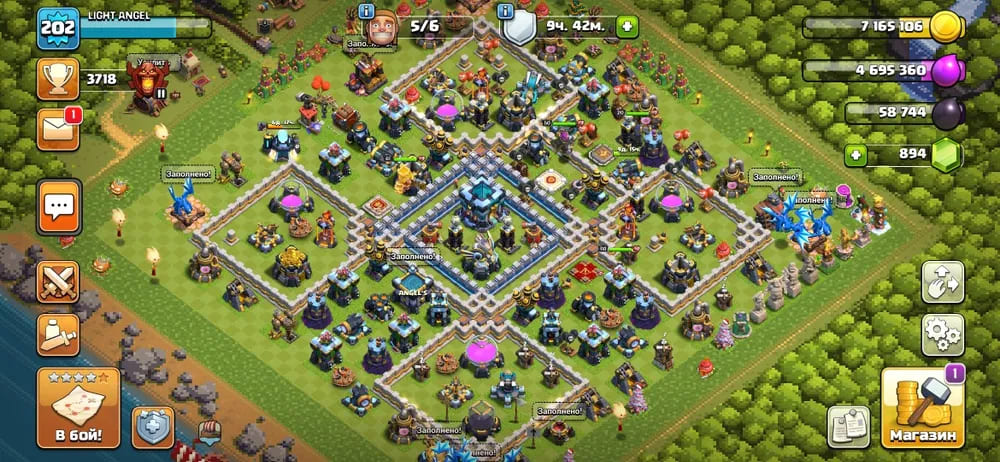Show builder info via the blue i icon
Image resolution: width=1000 pixels, height=462 pixels.
(x=366, y=11)
